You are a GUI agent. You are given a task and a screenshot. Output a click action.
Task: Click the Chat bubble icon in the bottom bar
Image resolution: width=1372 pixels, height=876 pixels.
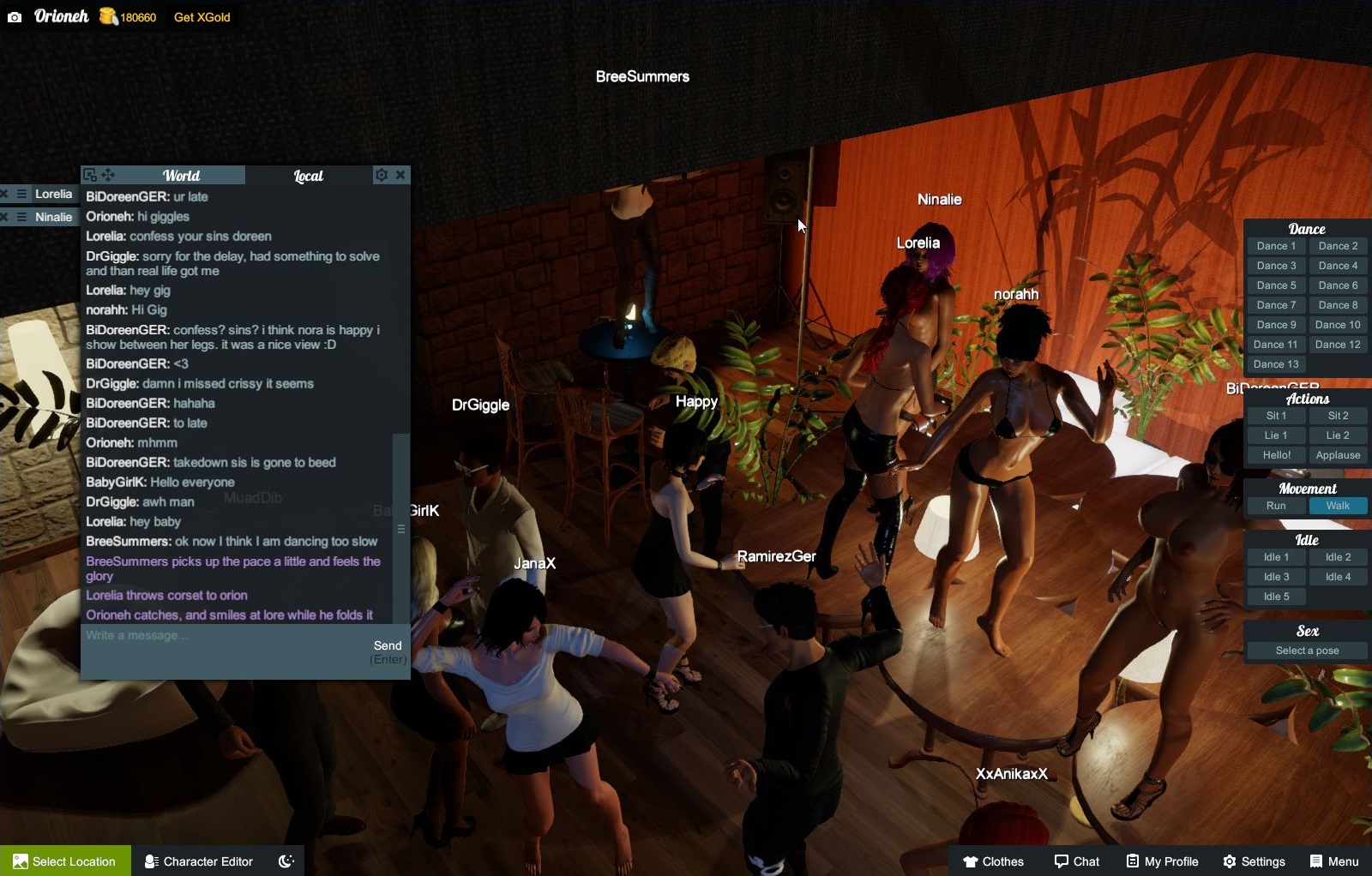click(x=1077, y=861)
